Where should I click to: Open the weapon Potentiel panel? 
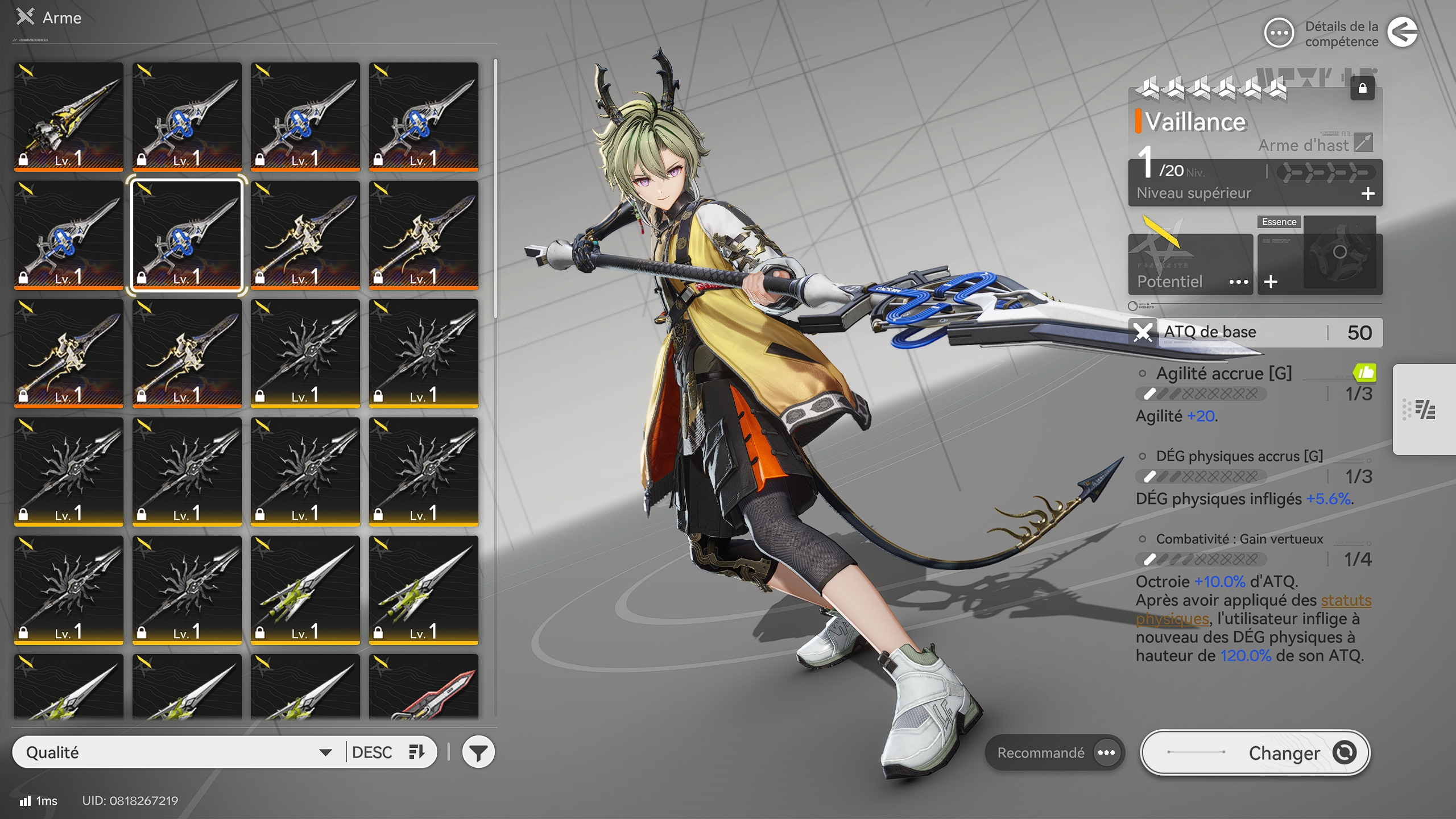(1190, 281)
